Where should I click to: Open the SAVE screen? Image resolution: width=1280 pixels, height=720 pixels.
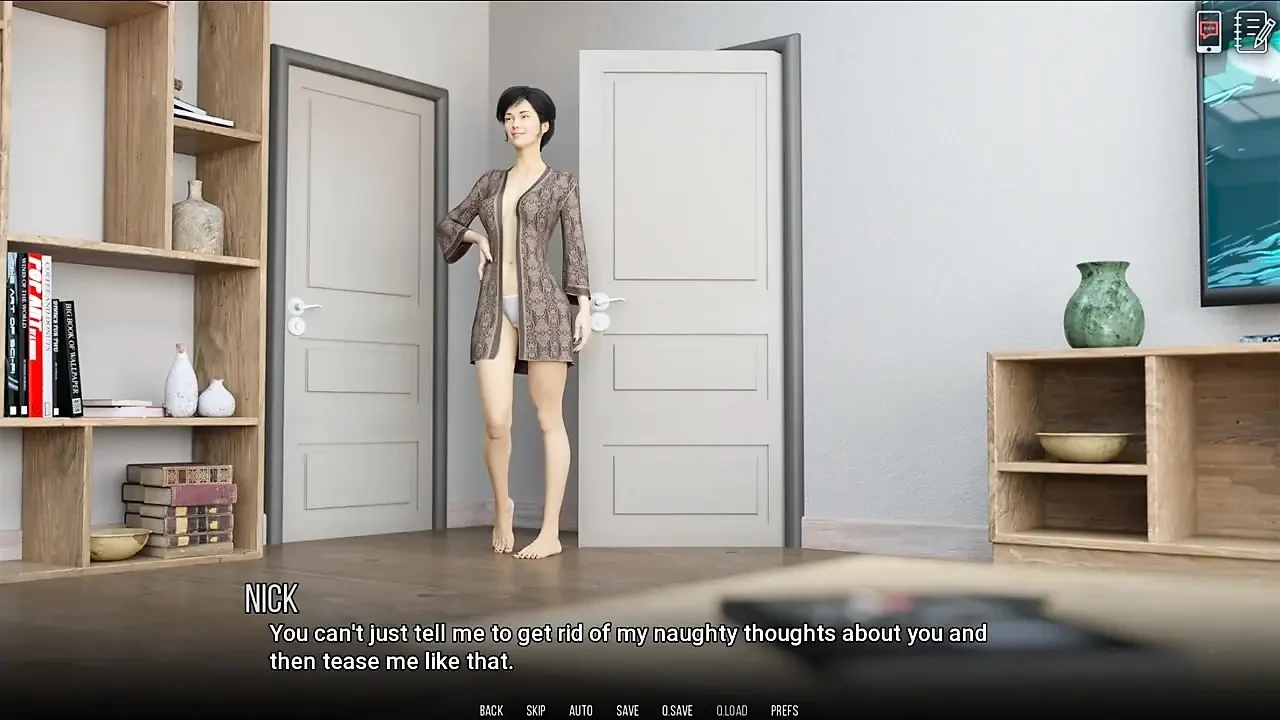click(x=627, y=710)
